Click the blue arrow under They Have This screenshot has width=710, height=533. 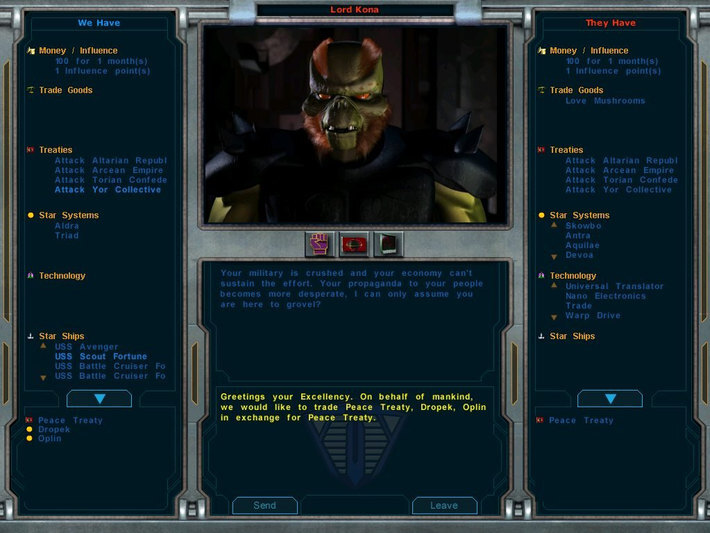pyautogui.click(x=609, y=399)
